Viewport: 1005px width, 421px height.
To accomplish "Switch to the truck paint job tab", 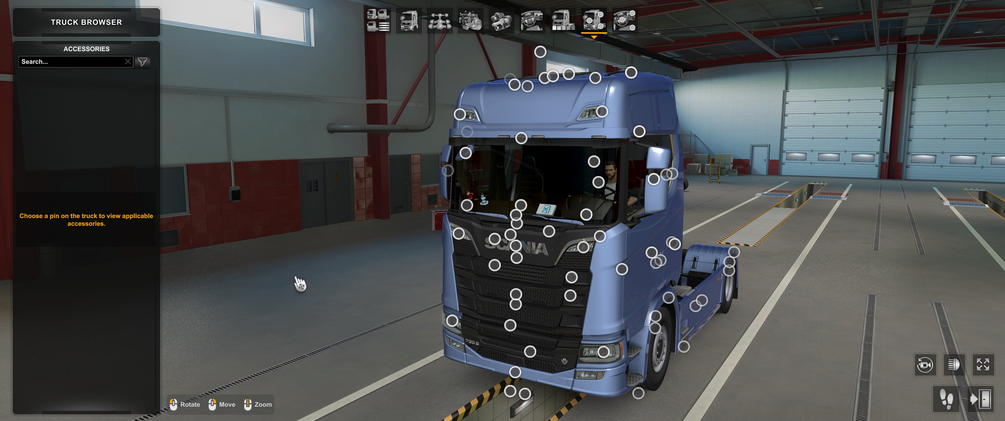I will 563,20.
